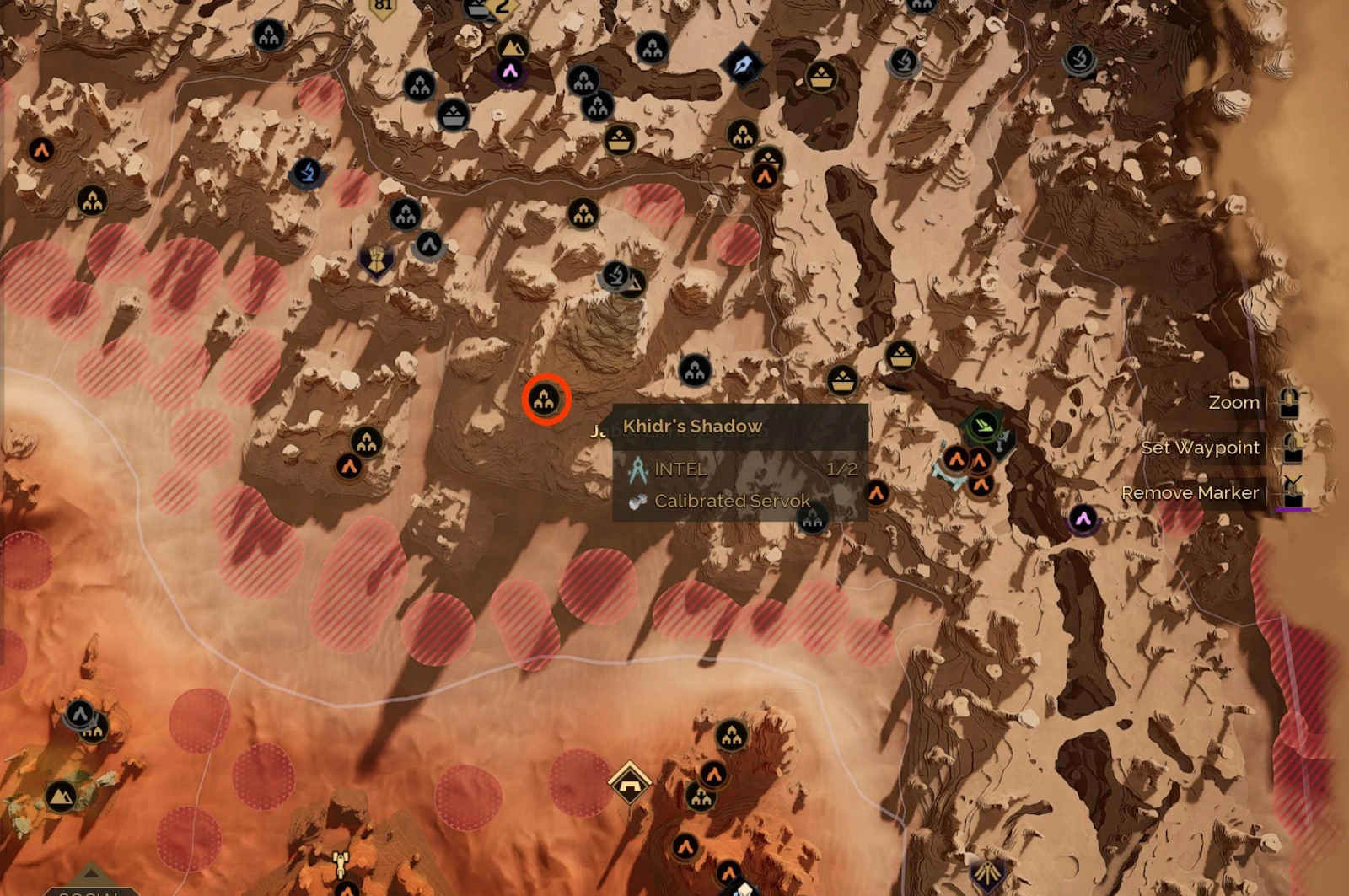Click the Calibrated Servok entry in the tooltip
This screenshot has height=896, width=1349.
coord(730,500)
